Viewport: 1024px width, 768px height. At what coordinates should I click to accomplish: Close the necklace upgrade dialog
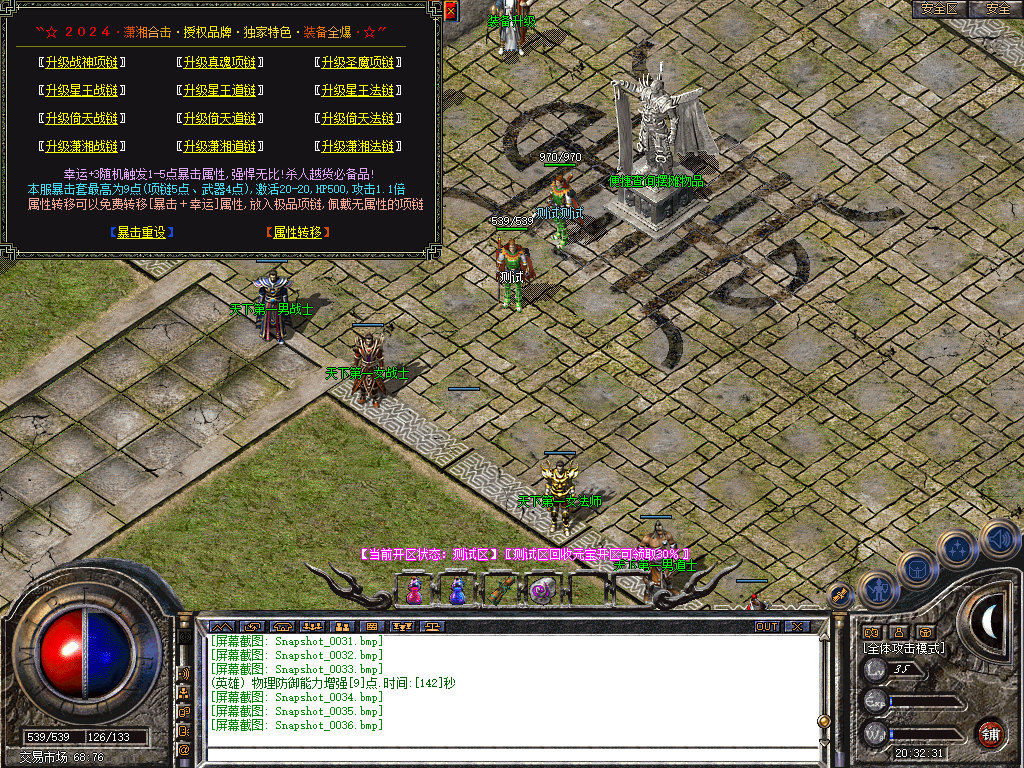pyautogui.click(x=451, y=11)
